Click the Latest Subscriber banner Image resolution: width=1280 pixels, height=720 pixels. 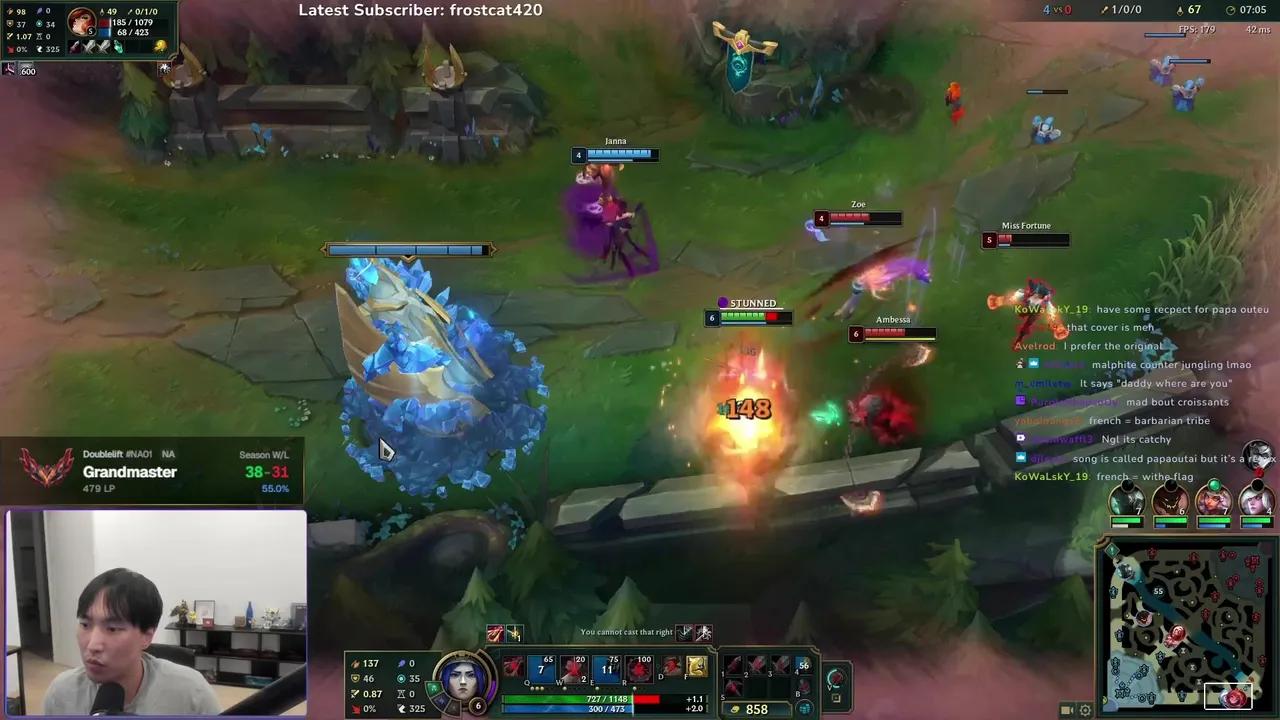pos(420,11)
